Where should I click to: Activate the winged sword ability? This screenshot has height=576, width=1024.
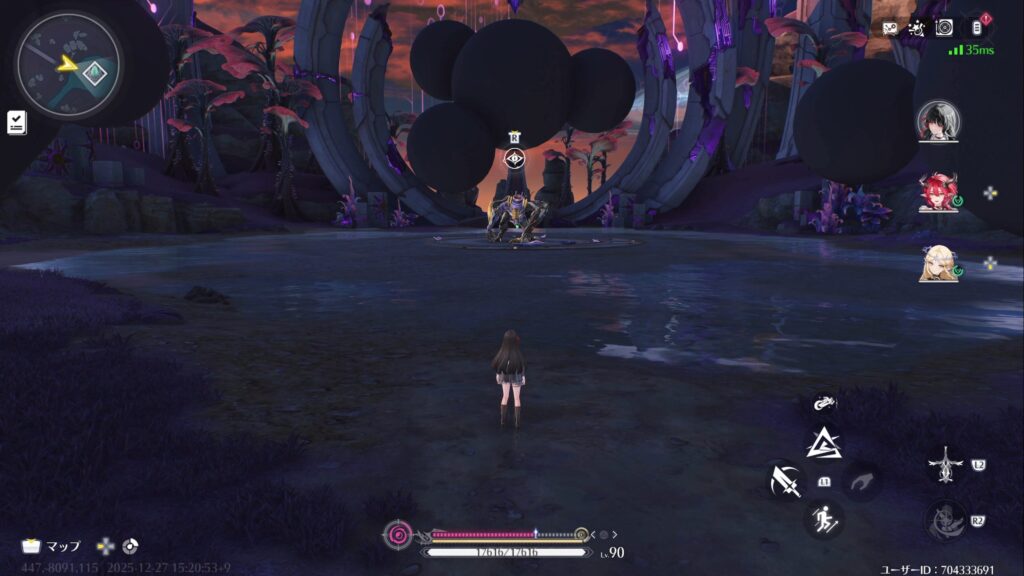pyautogui.click(x=944, y=465)
